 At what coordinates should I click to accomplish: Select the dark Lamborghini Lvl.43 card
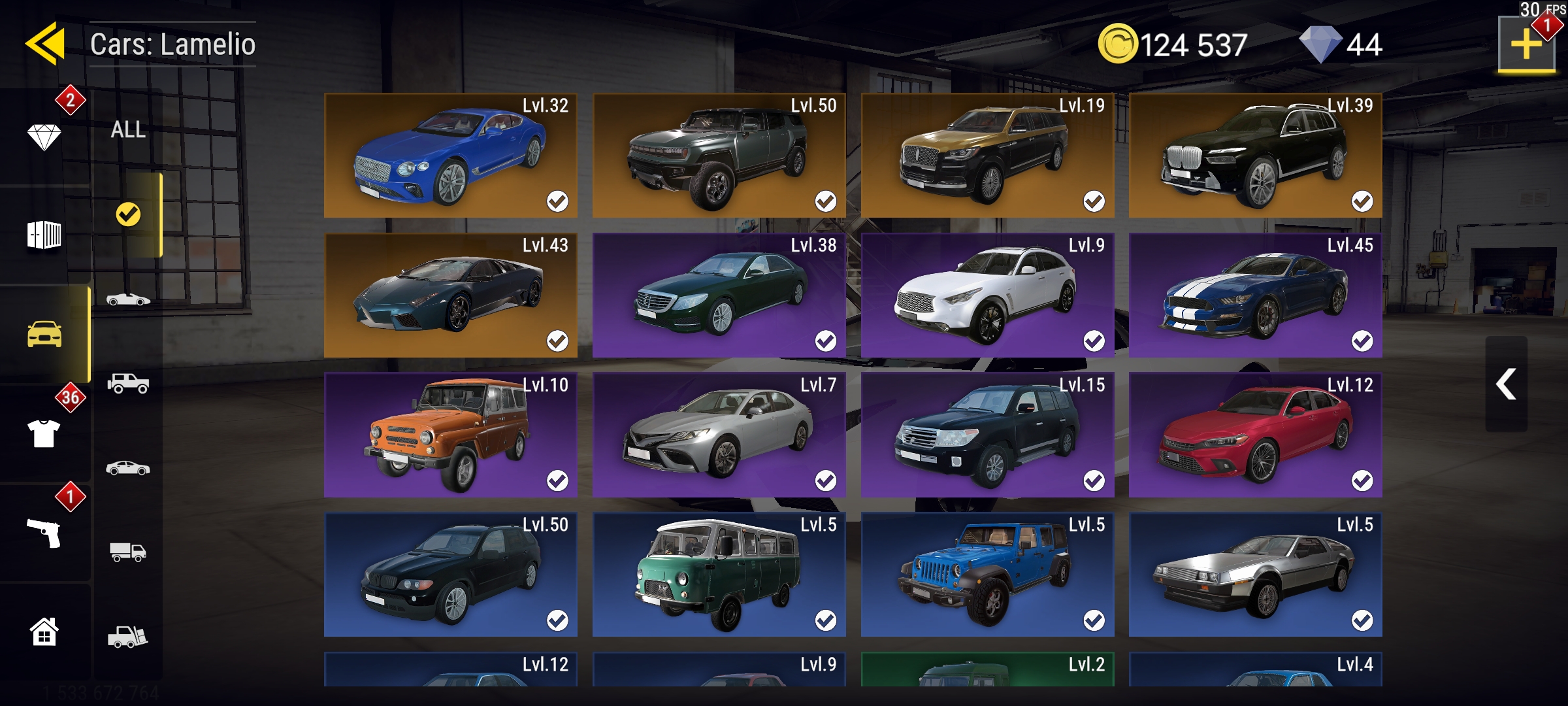point(450,295)
